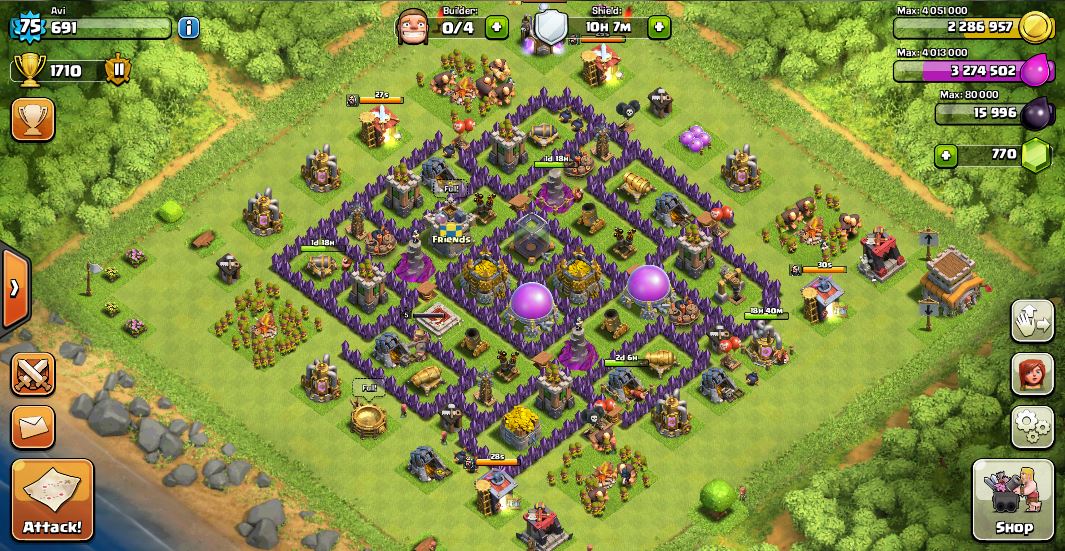Viewport: 1065px width, 551px height.
Task: Tap the plus button beside Builder count
Action: [x=496, y=27]
